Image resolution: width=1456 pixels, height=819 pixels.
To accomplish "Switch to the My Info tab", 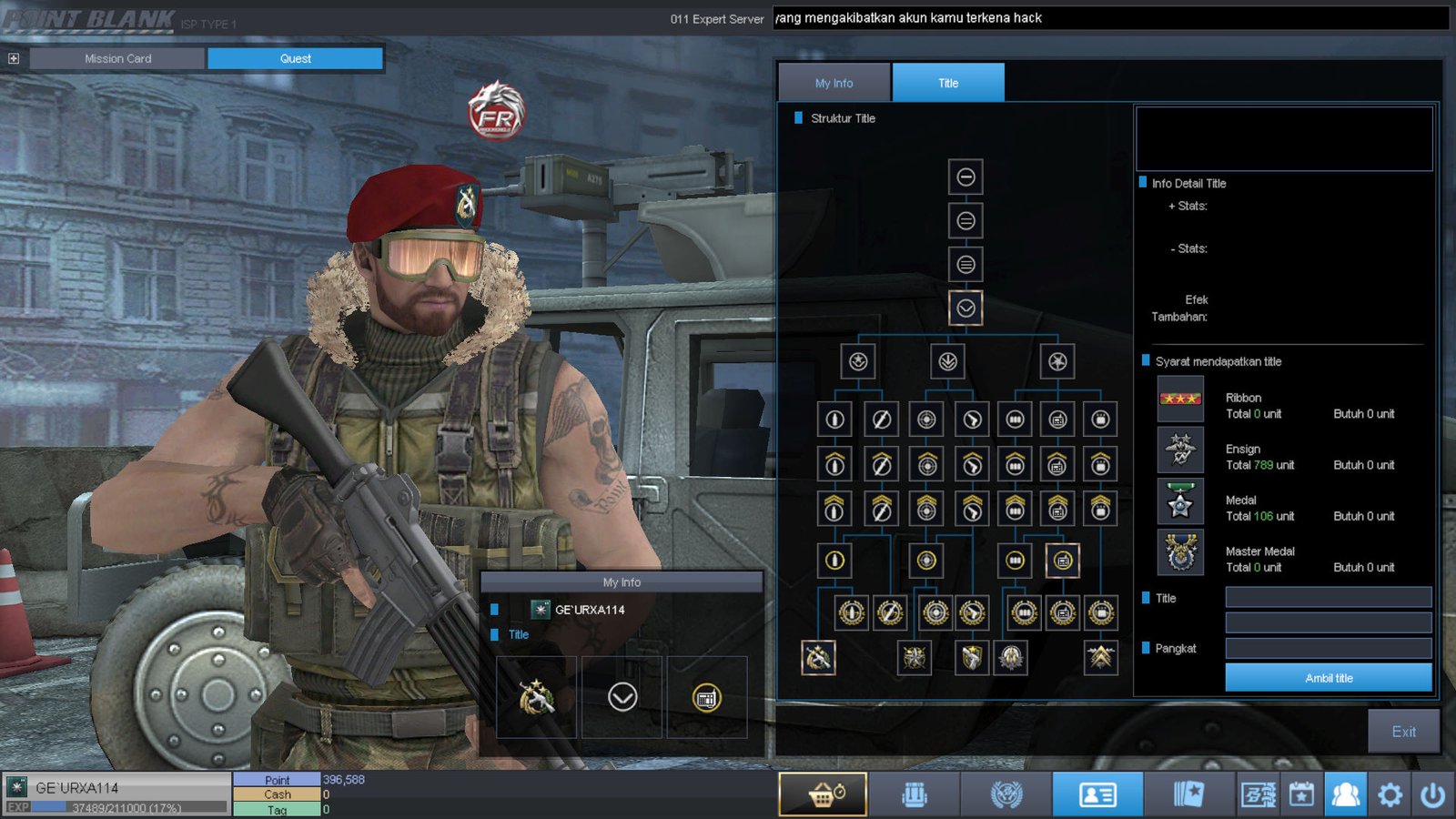I will coord(834,83).
